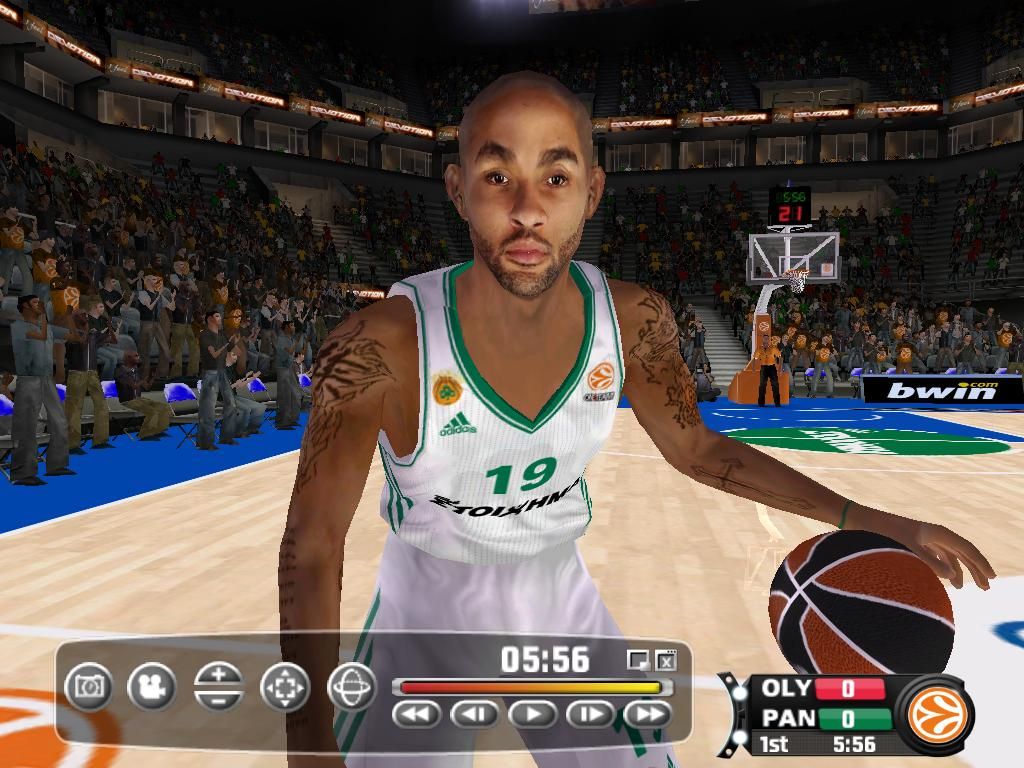Play the replay
Screen dimensions: 1024x768
pyautogui.click(x=532, y=714)
